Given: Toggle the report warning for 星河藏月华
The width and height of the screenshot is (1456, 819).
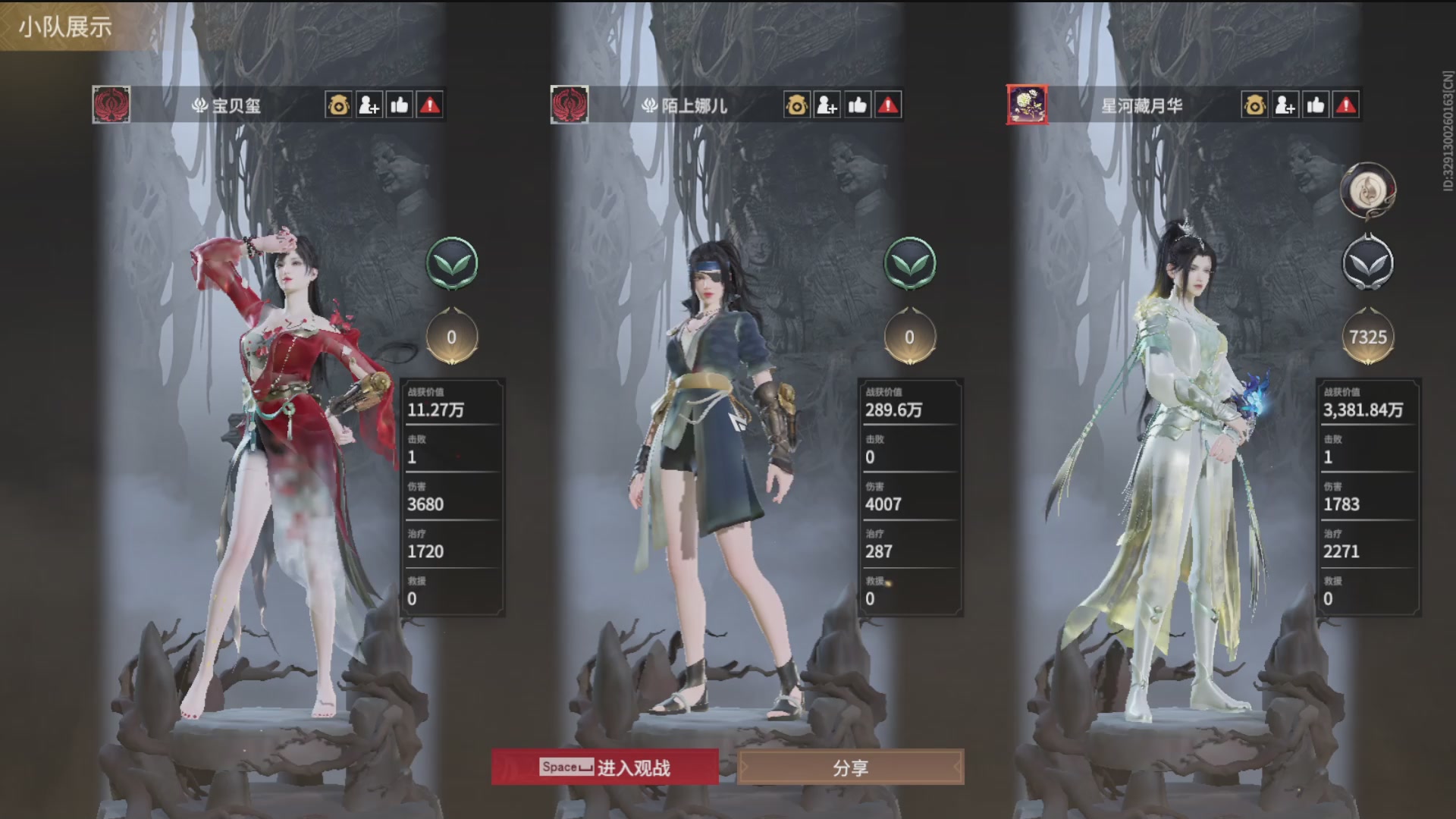Looking at the screenshot, I should (x=1347, y=106).
